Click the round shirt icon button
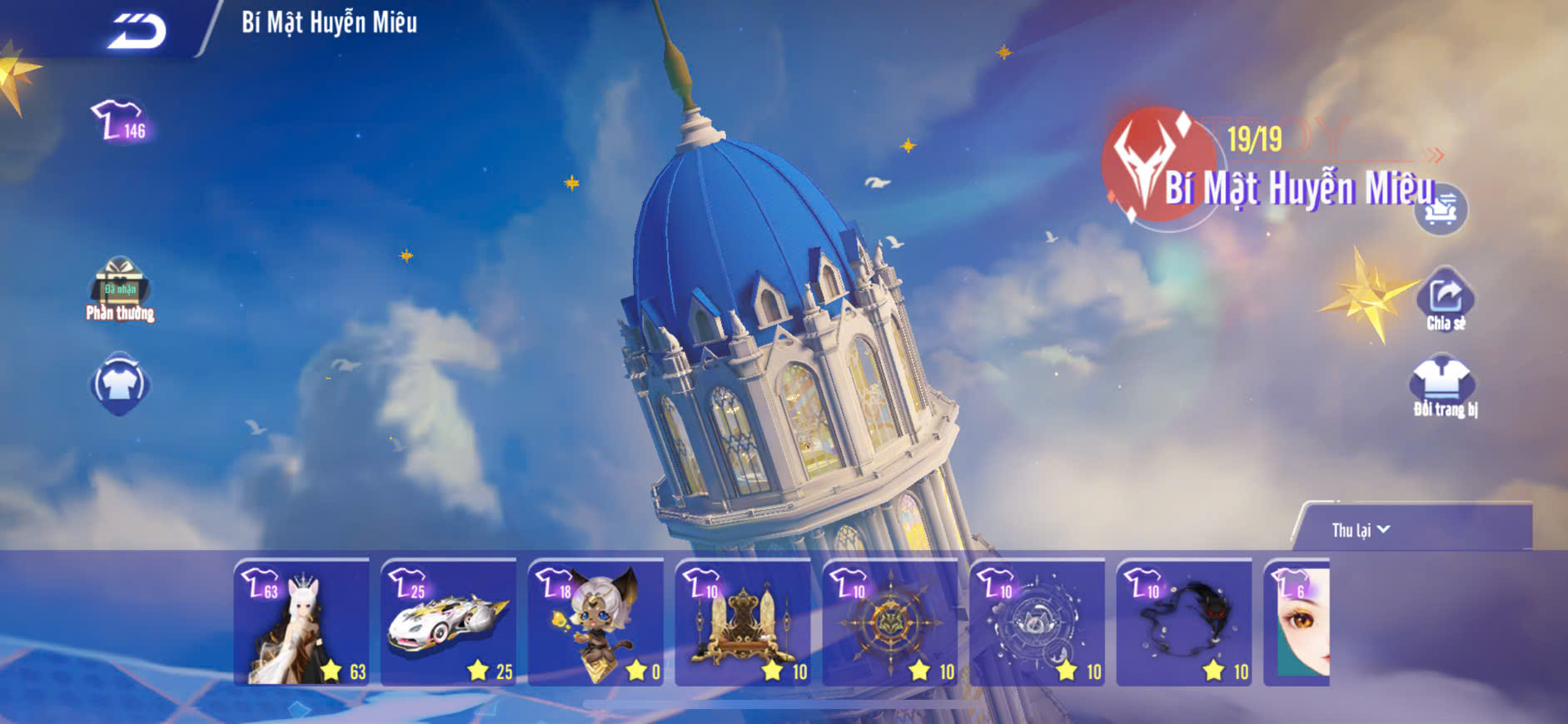Screen dimensions: 1568x724 coord(120,384)
